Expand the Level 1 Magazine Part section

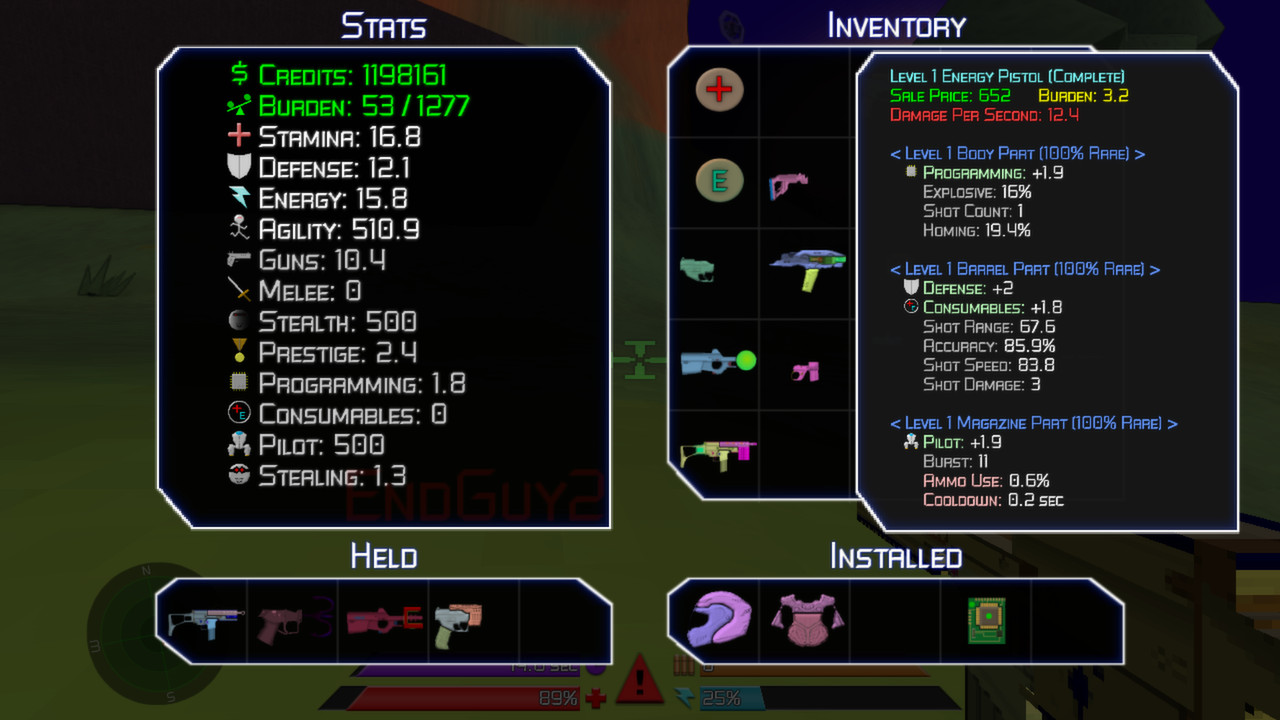[x=1032, y=423]
